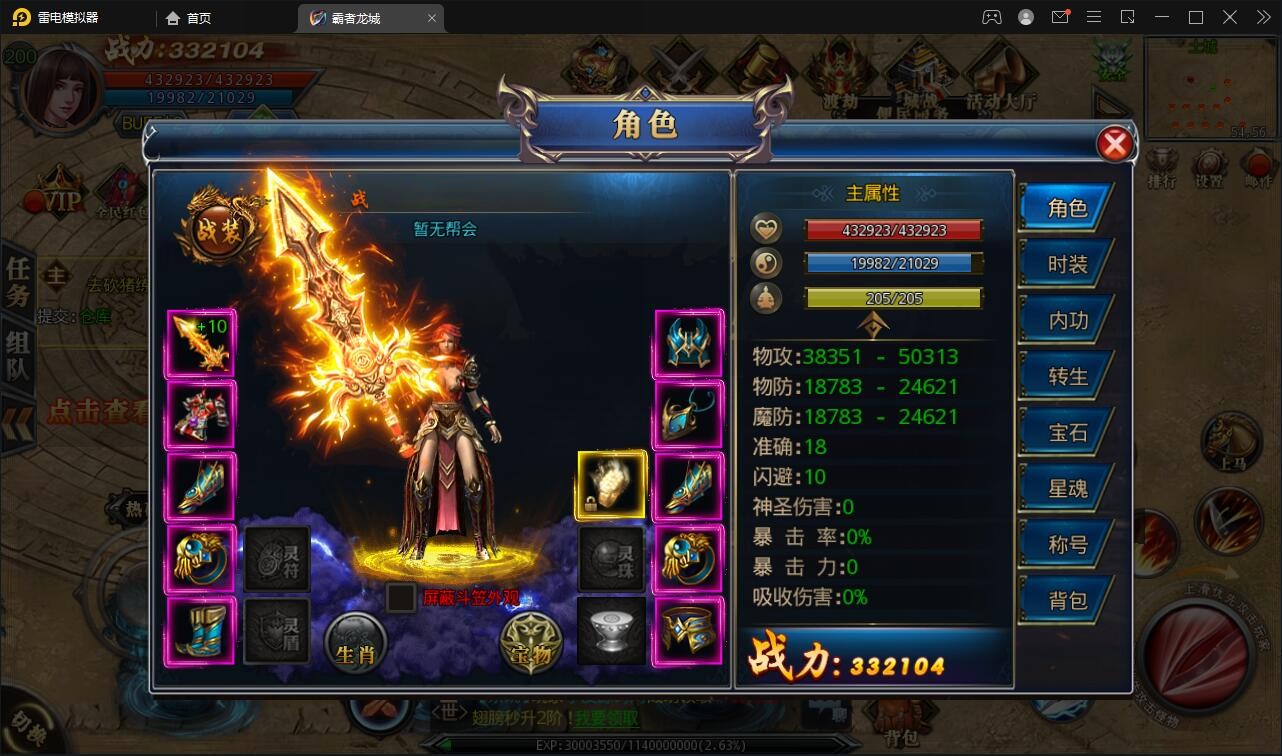Enable the 屏蔽斗笠外观 checkbox
This screenshot has height=756, width=1282.
point(401,598)
